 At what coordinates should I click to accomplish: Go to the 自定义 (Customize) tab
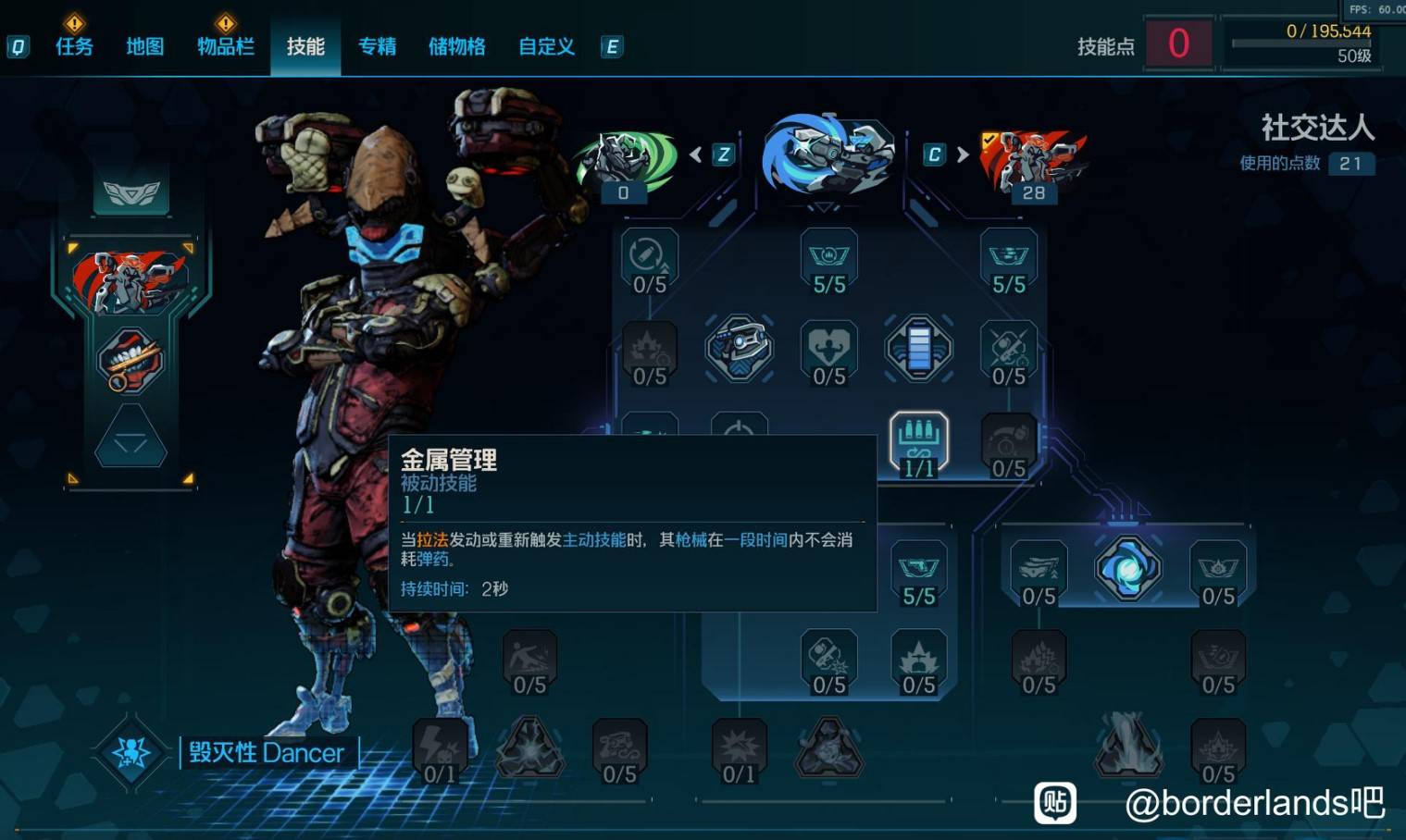[546, 46]
